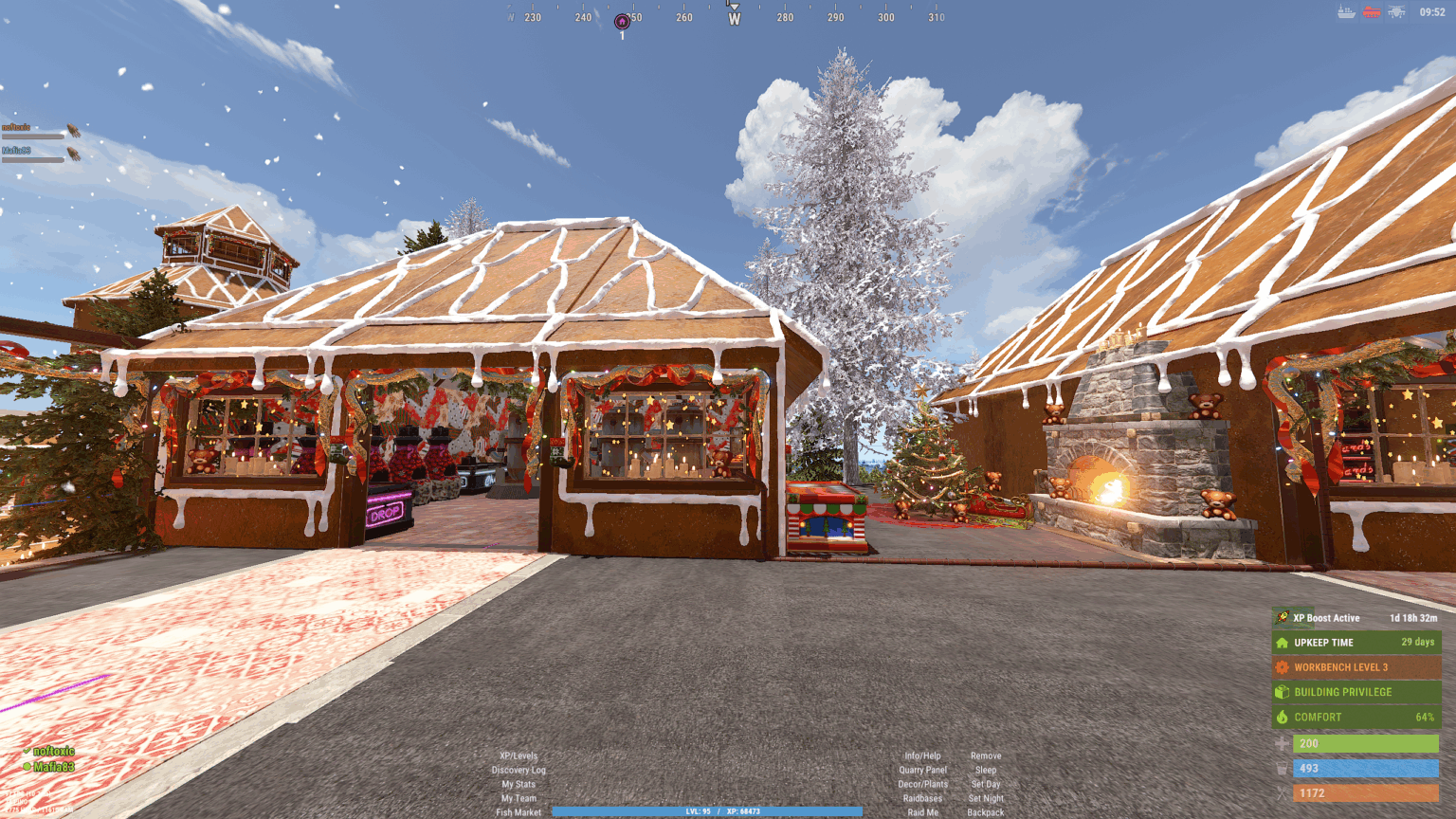The width and height of the screenshot is (1456, 819).
Task: Click the health plus icon beside the green bar
Action: (1282, 743)
